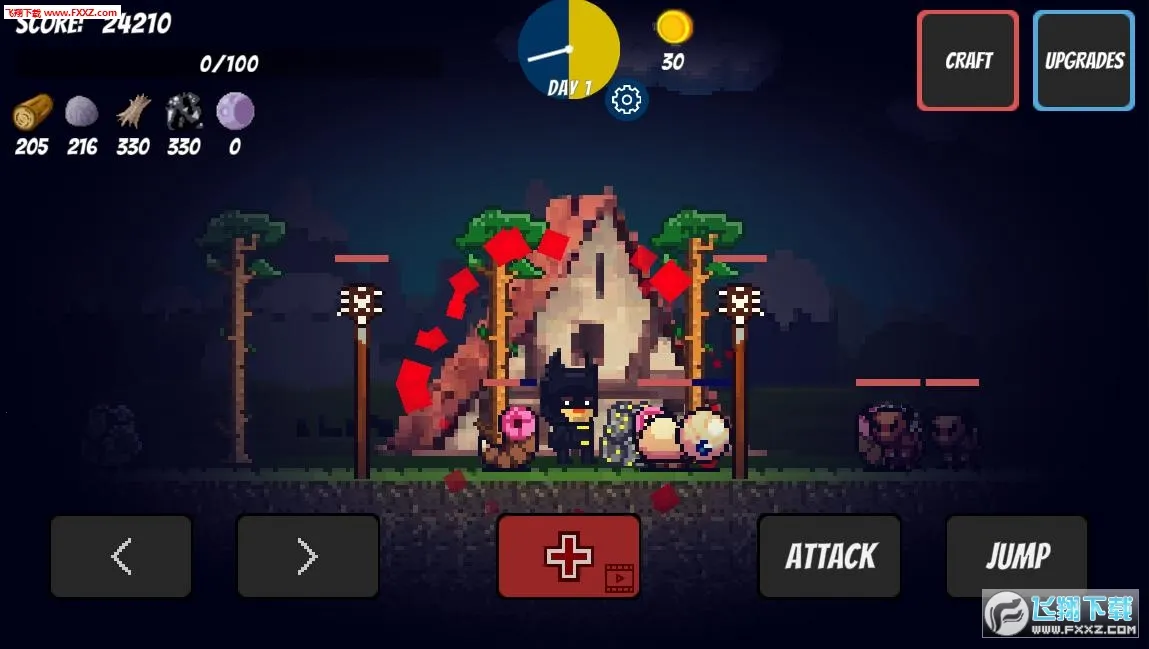Screen dimensions: 1149x649
Task: Use the red heal cross button
Action: pyautogui.click(x=568, y=557)
